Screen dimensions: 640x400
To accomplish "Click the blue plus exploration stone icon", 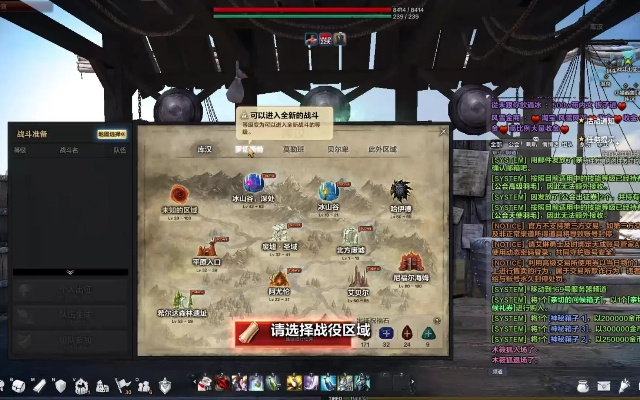I will (386, 333).
